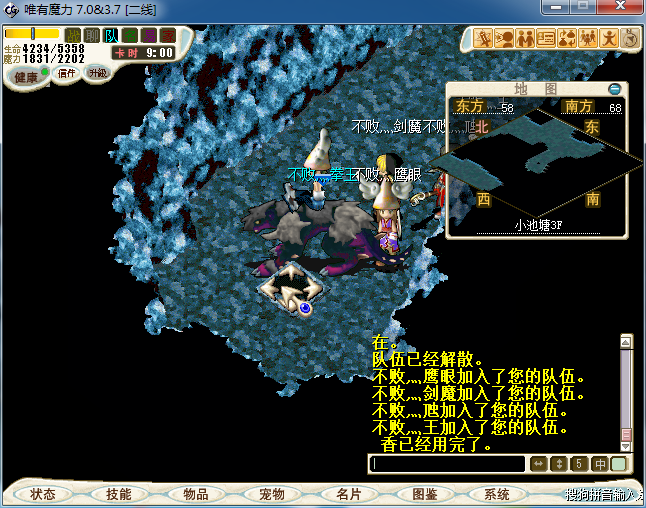Open the 名片 name card menu
Image resolution: width=646 pixels, height=508 pixels.
348,494
